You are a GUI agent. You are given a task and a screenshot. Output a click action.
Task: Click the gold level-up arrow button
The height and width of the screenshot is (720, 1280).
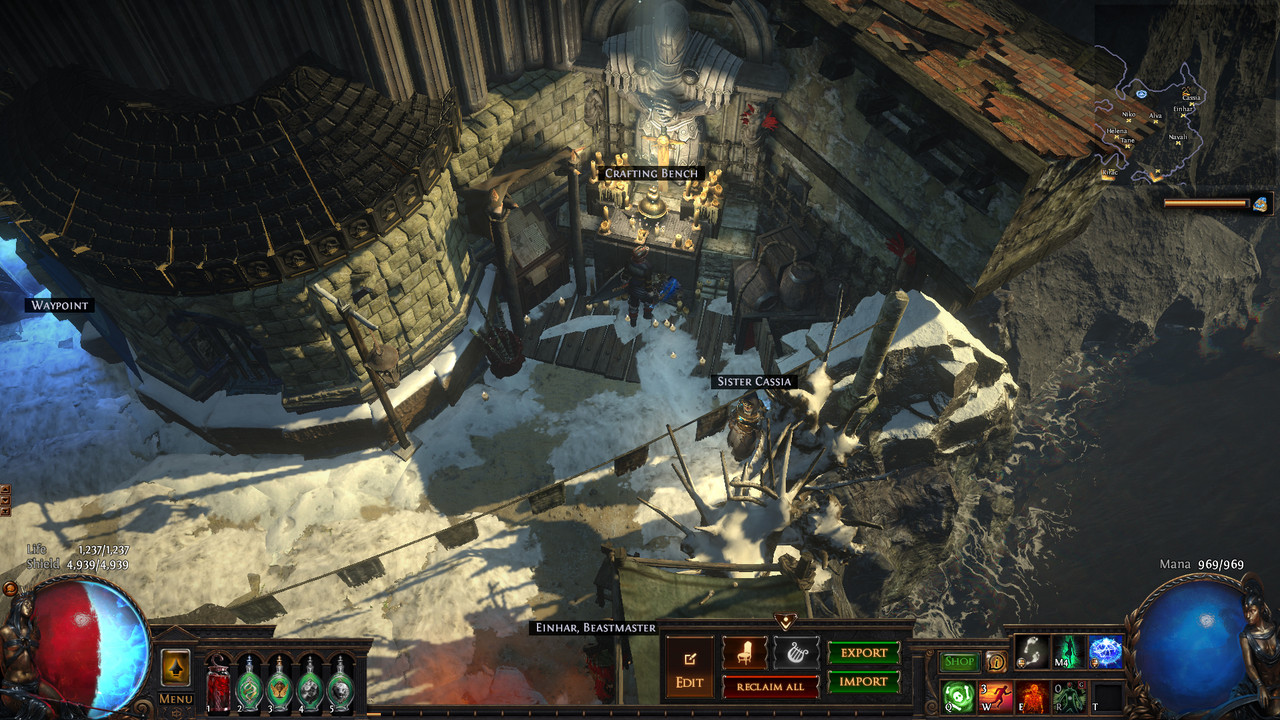176,667
